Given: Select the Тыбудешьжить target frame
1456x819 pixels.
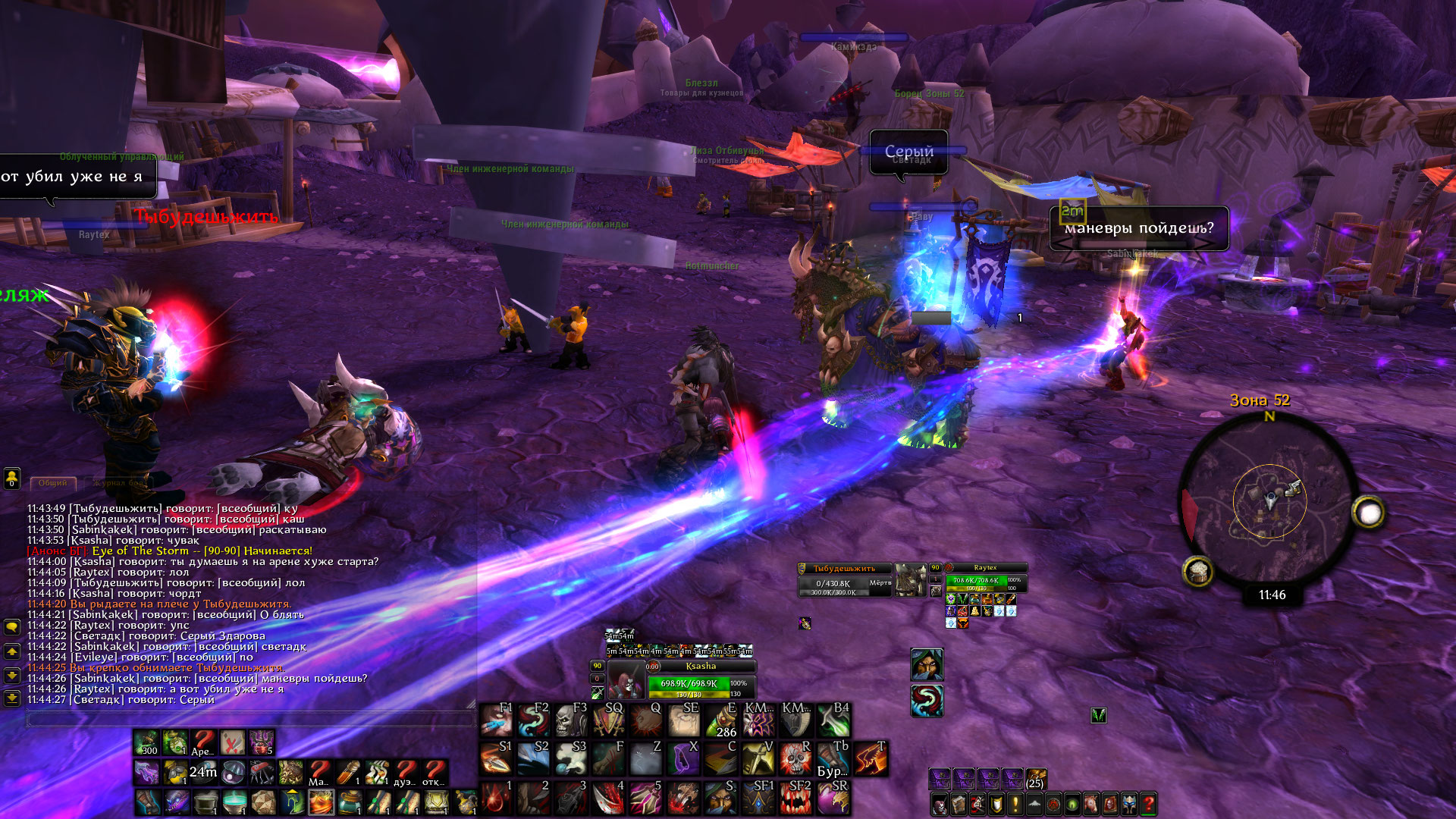Looking at the screenshot, I should [x=844, y=579].
